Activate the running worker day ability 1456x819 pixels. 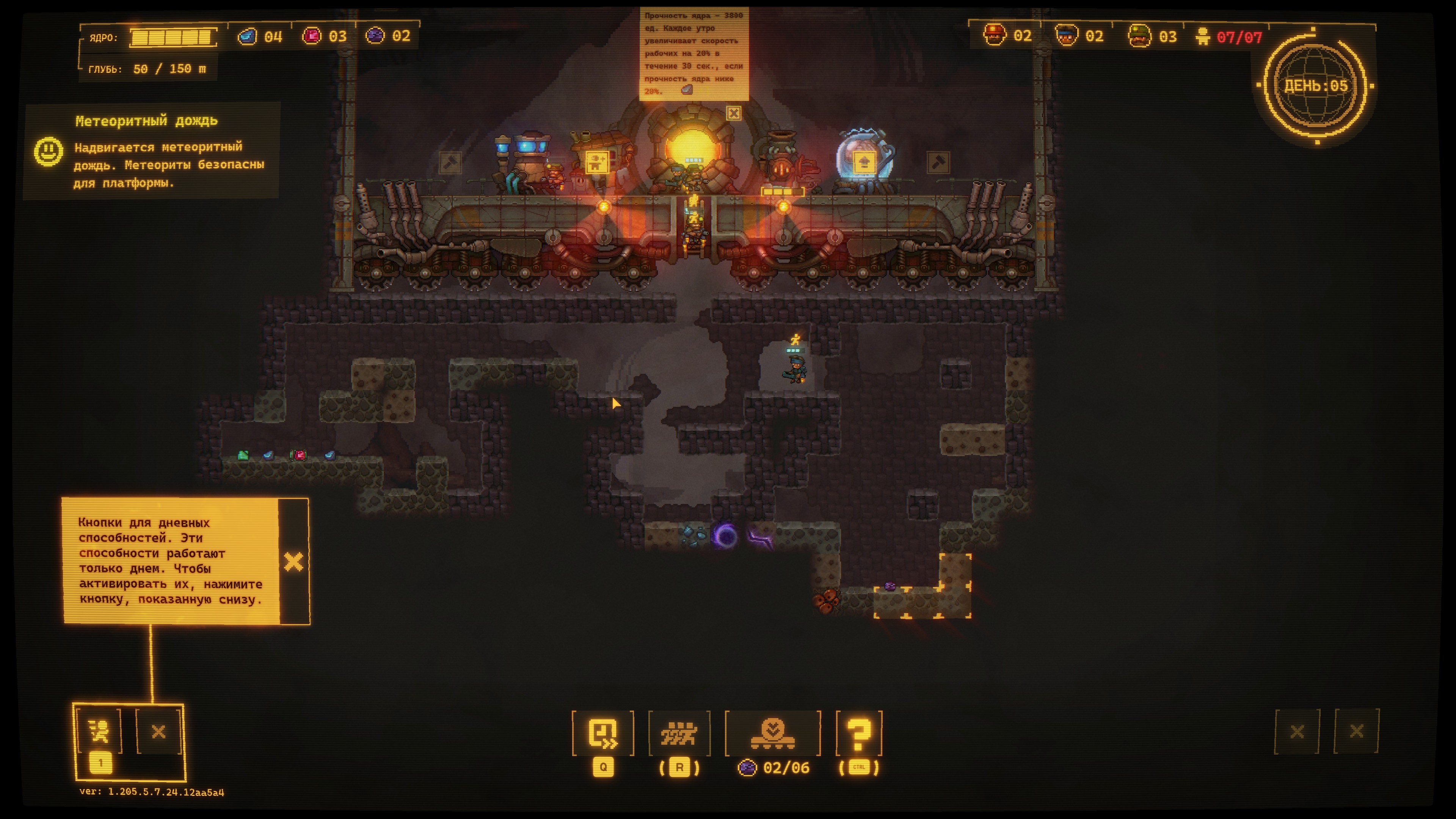coord(100,731)
